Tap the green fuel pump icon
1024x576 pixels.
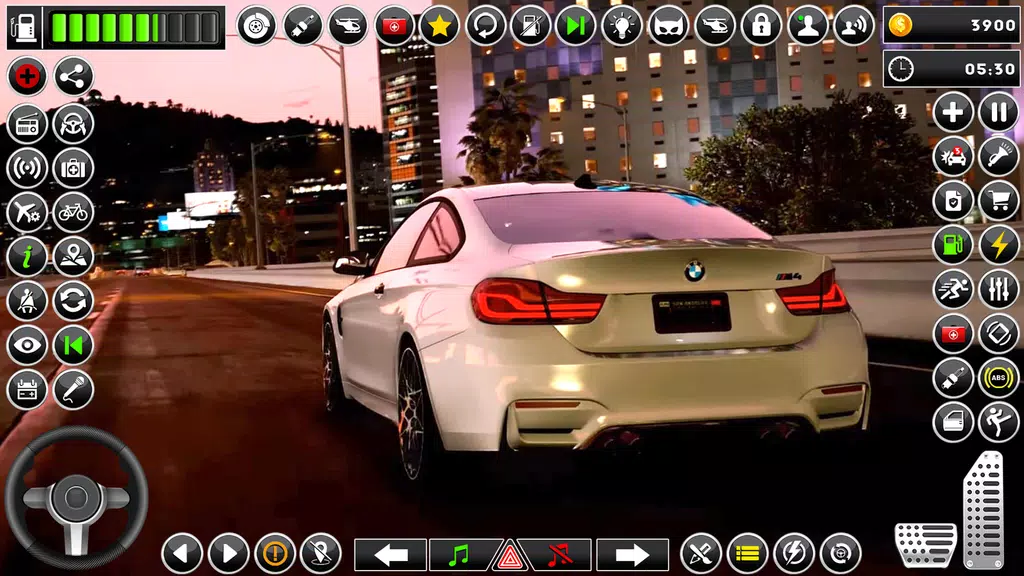click(953, 245)
